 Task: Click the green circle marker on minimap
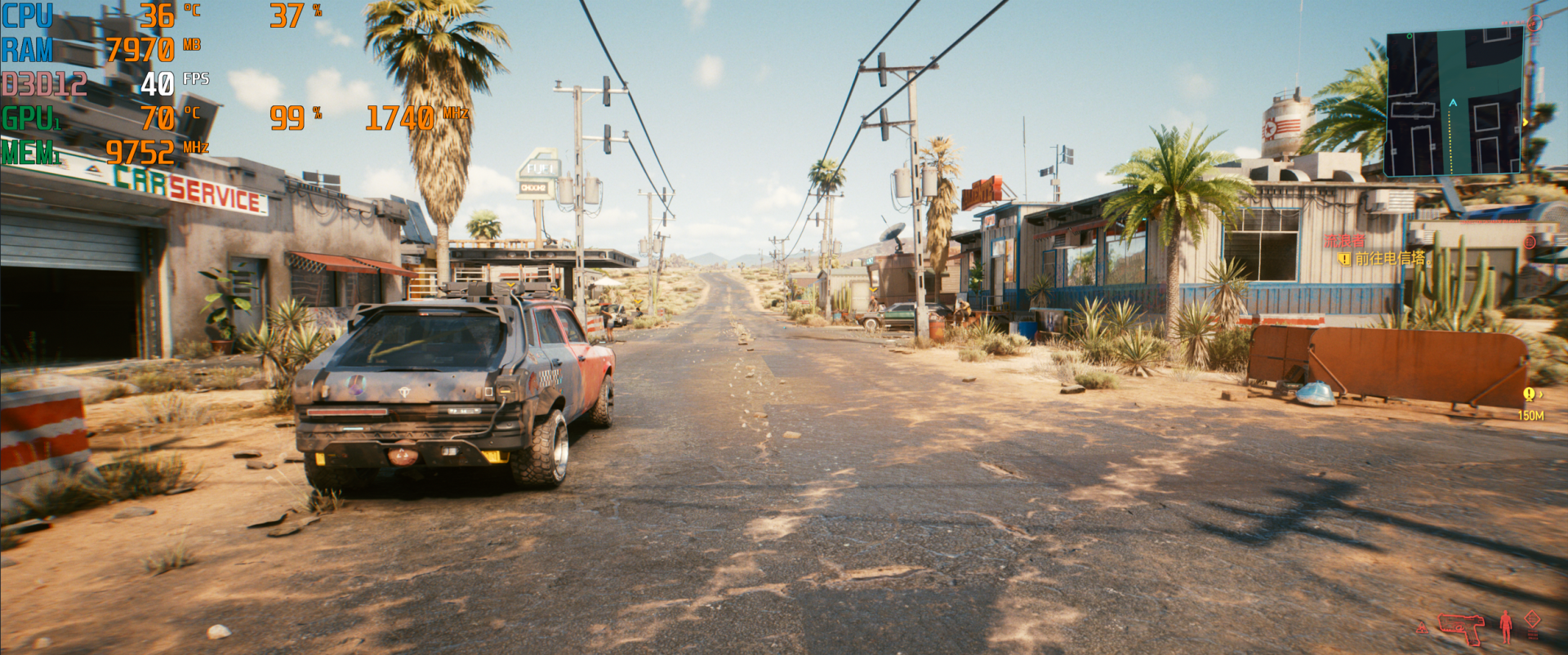(1409, 36)
